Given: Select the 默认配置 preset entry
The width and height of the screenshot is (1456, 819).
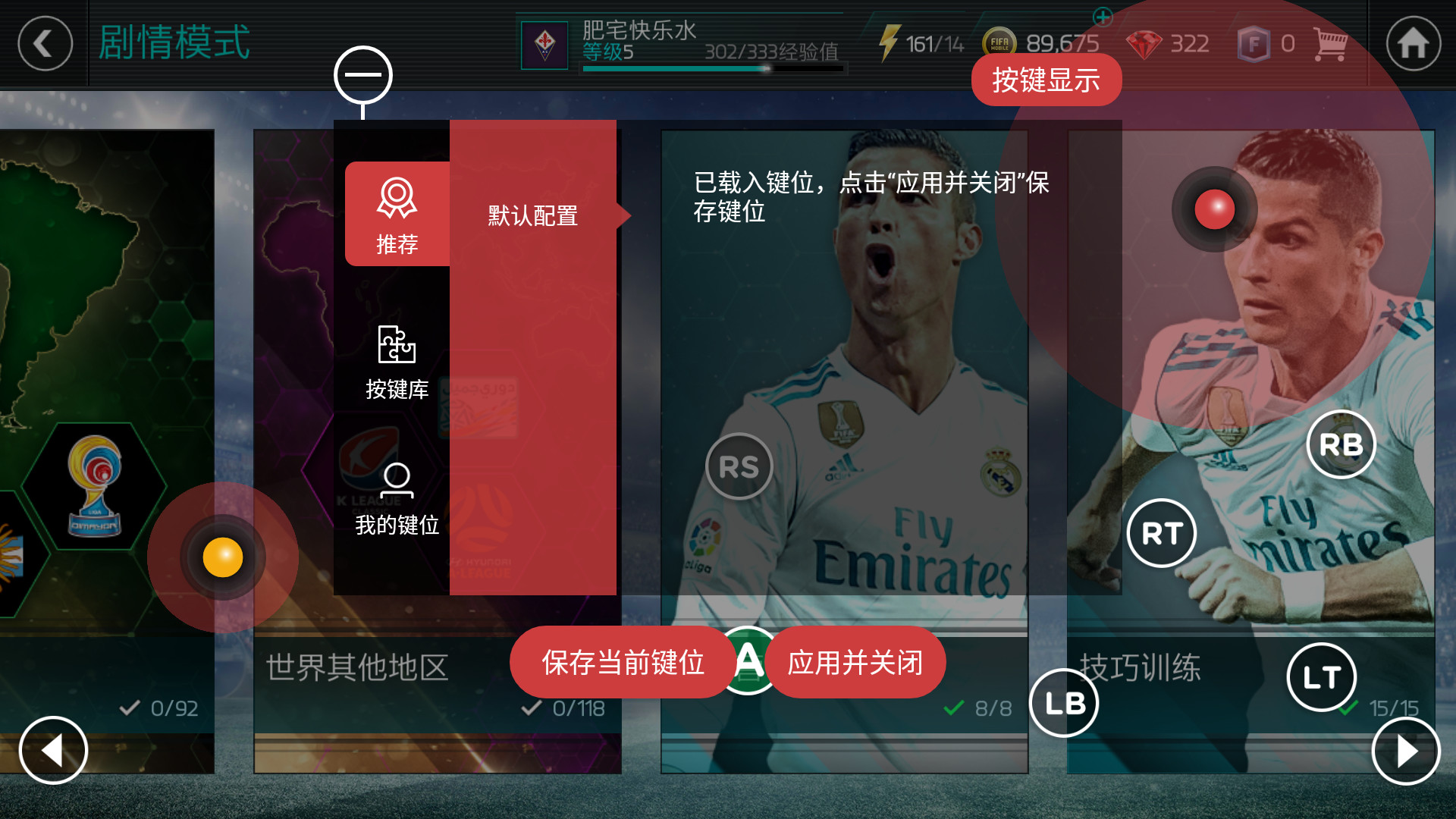Looking at the screenshot, I should 533,216.
